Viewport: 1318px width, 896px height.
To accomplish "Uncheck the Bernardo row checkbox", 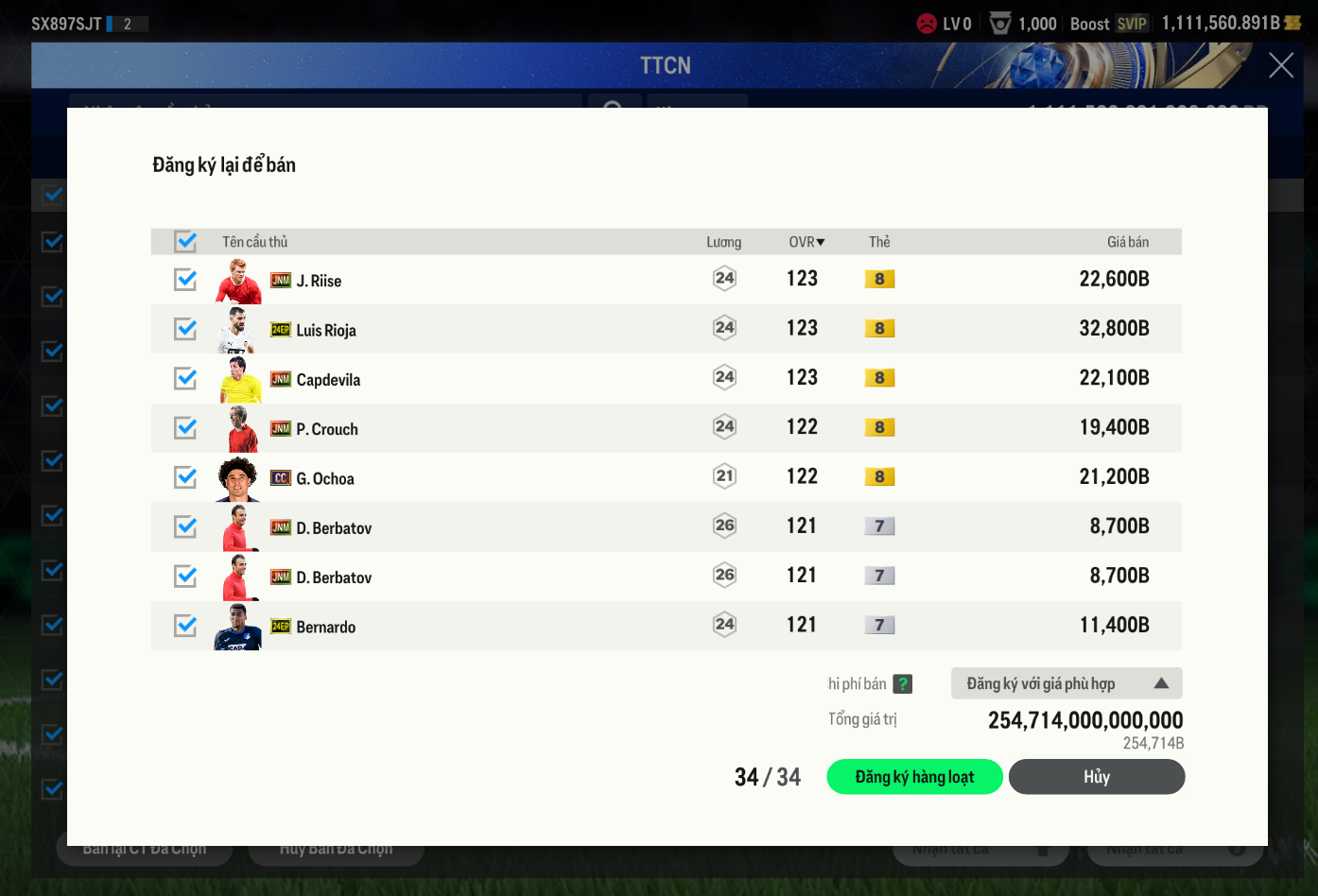I will coord(185,626).
